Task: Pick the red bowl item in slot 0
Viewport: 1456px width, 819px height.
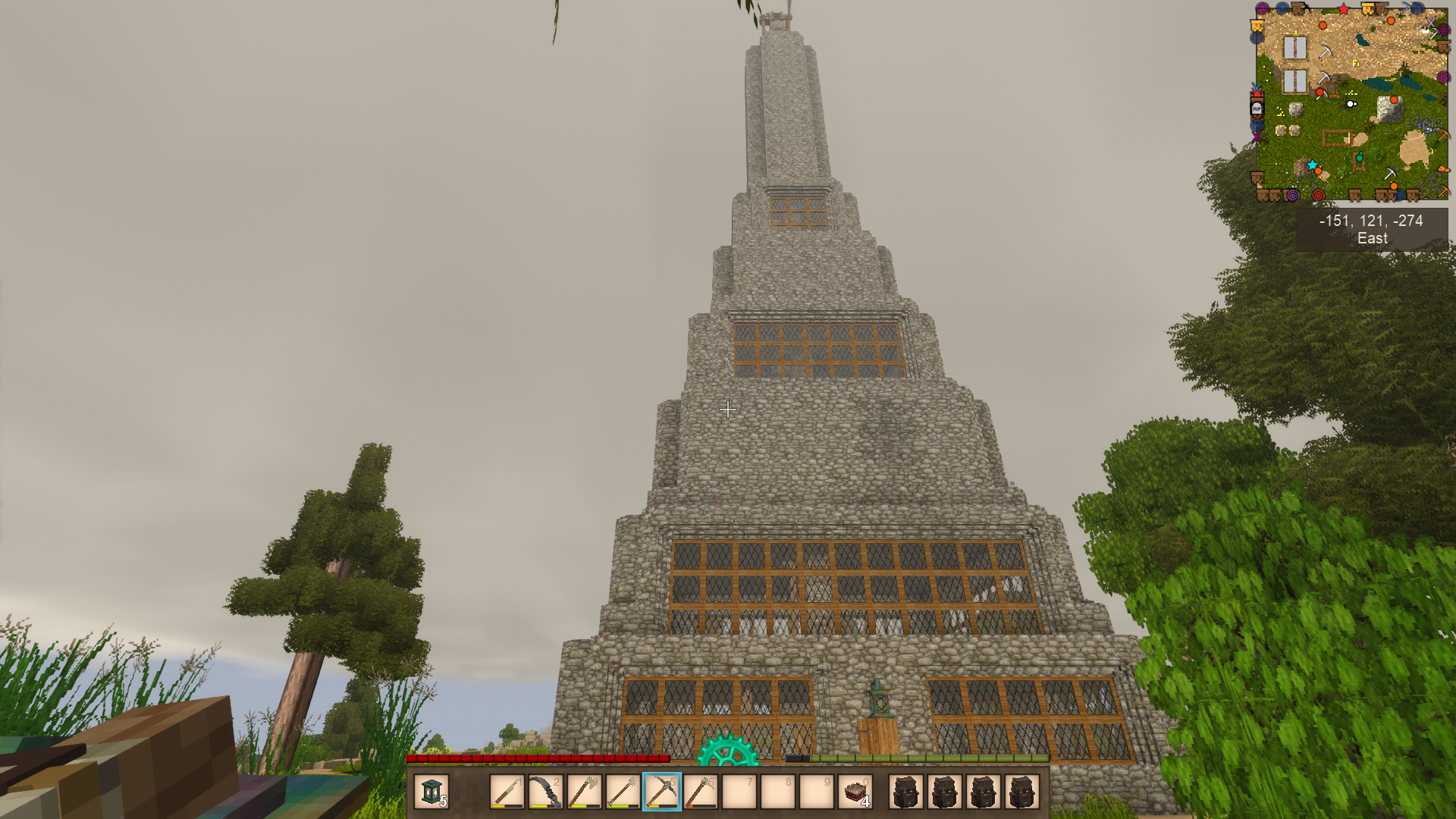Action: (x=855, y=792)
